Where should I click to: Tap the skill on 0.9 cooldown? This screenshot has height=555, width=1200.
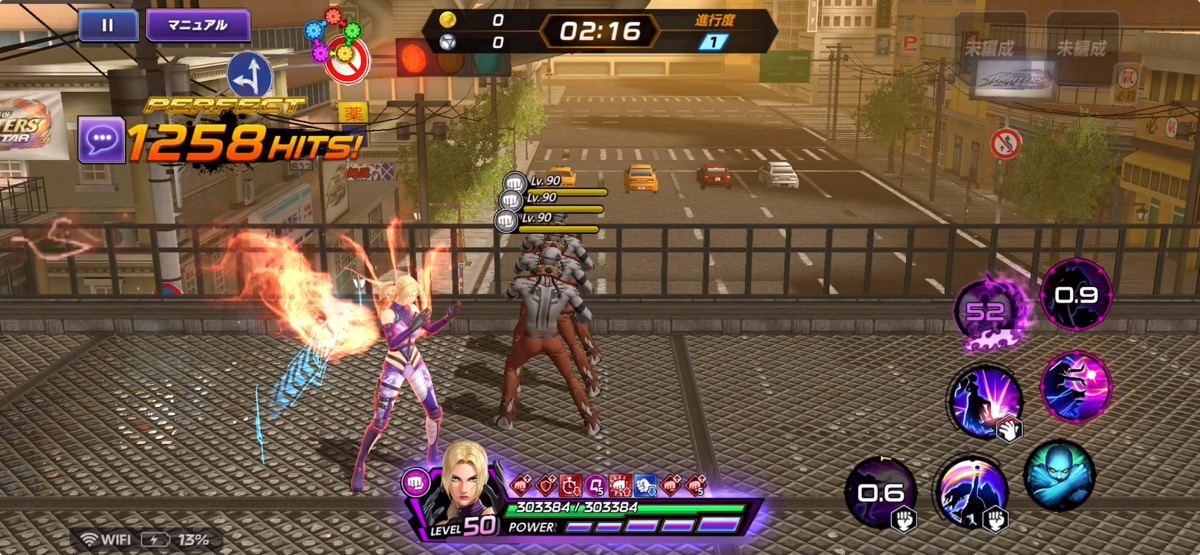[1075, 294]
